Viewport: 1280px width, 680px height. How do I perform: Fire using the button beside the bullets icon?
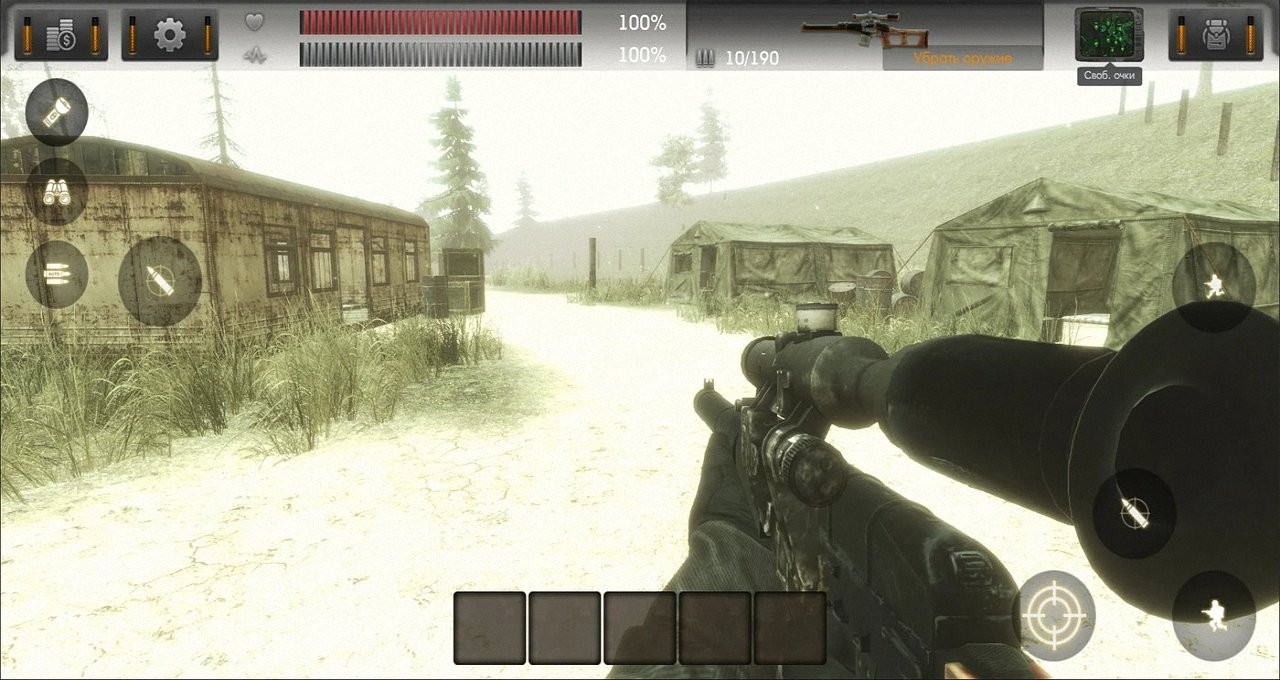tap(160, 281)
